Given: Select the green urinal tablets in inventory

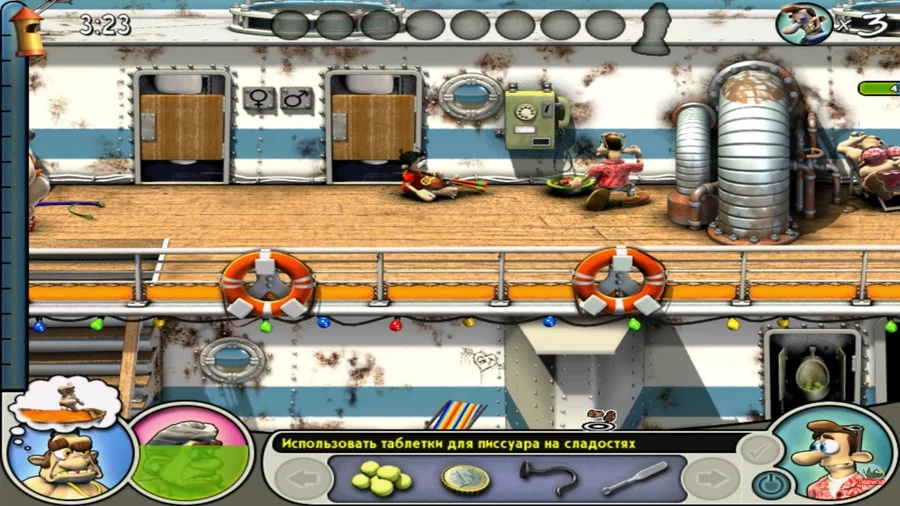Looking at the screenshot, I should click(x=381, y=479).
